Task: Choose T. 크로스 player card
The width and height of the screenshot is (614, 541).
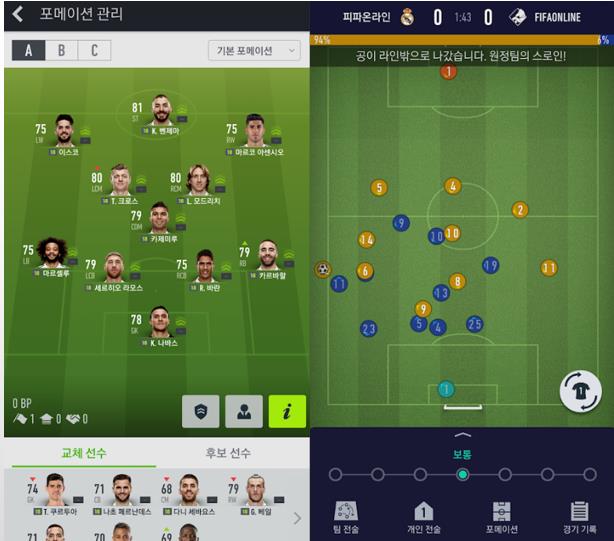Action: [119, 183]
